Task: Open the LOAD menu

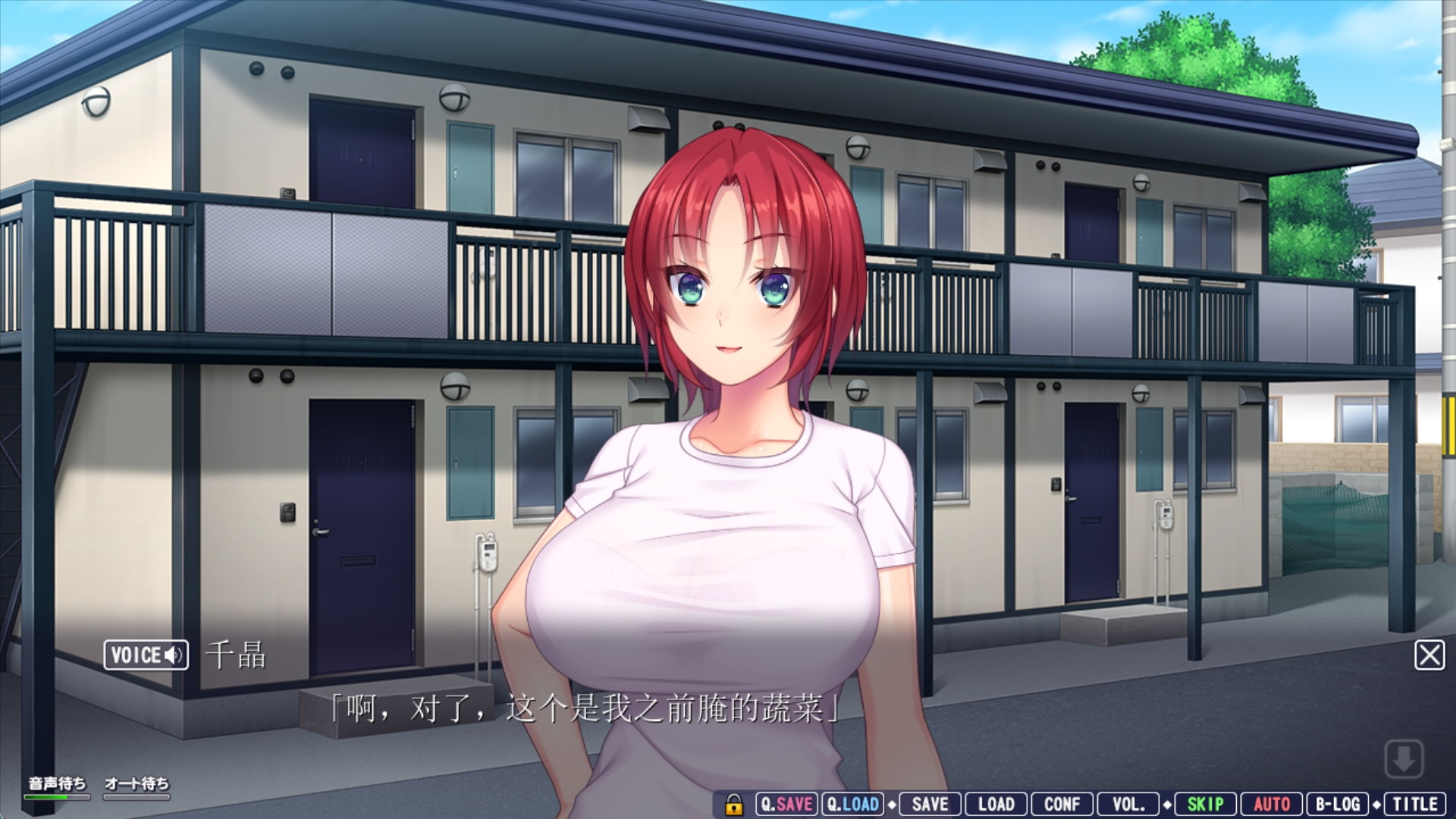Action: [996, 805]
